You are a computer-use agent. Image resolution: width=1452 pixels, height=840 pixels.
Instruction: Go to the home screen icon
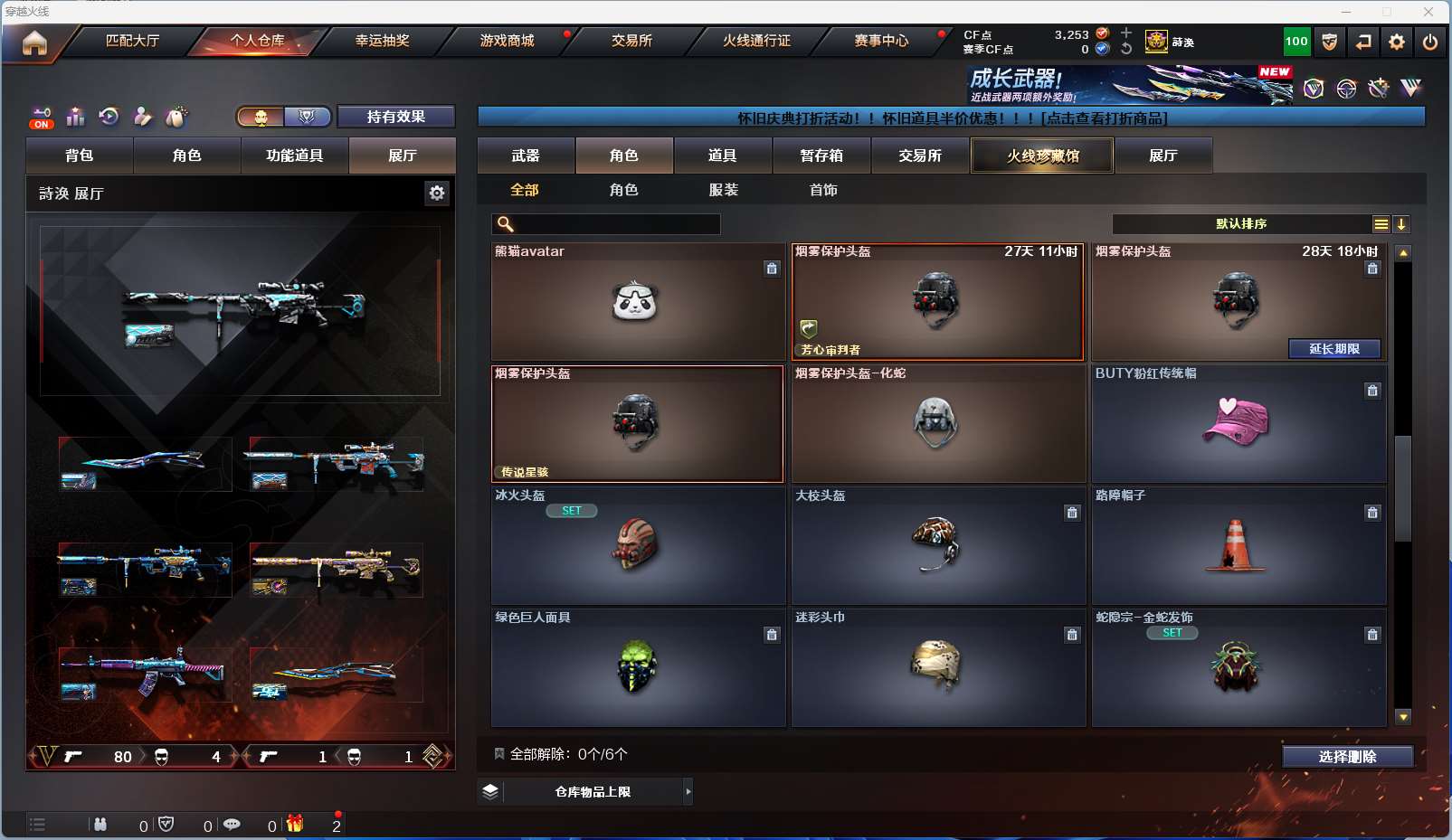[x=34, y=42]
